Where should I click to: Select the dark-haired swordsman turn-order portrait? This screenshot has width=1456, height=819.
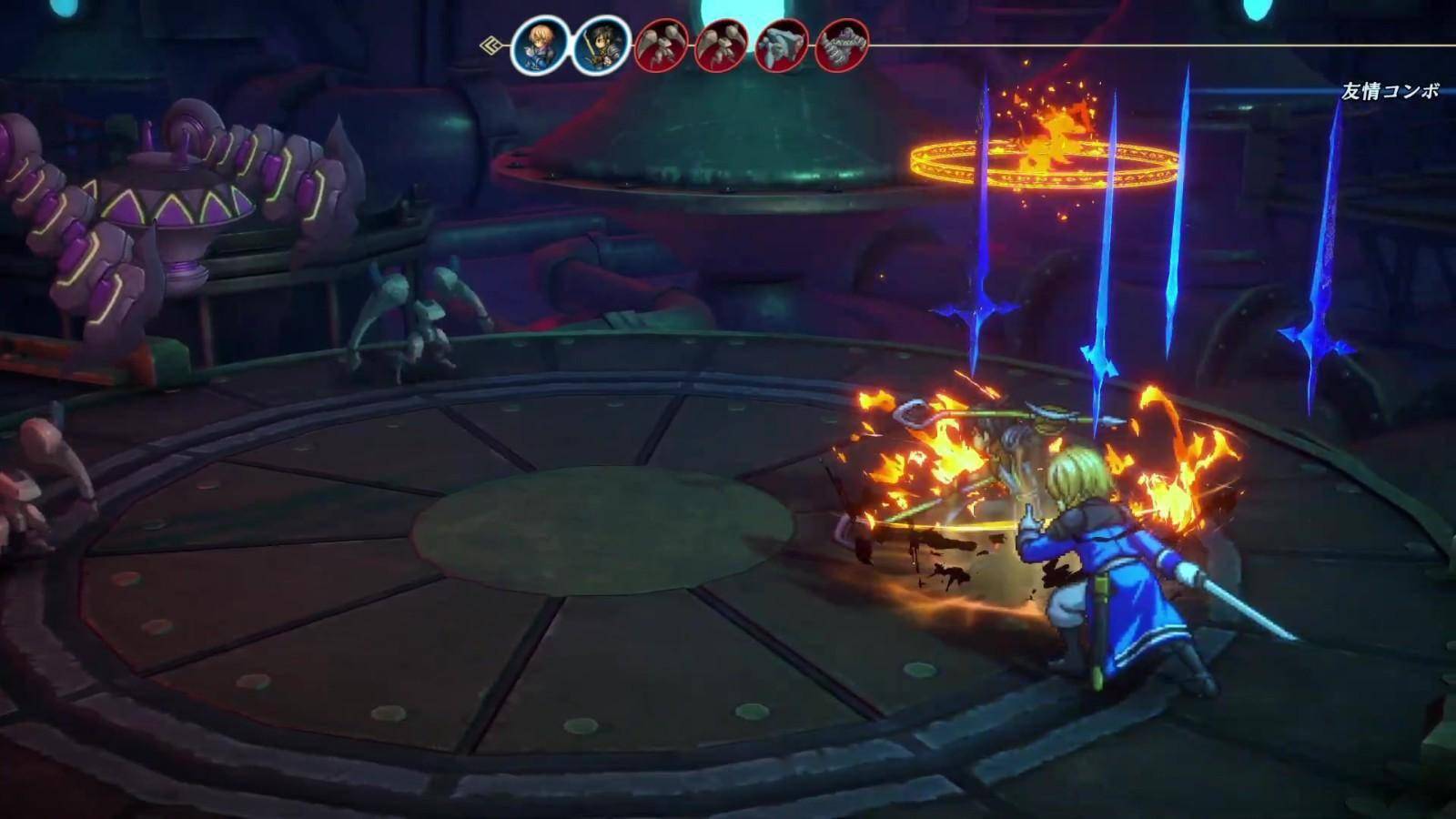[x=601, y=45]
